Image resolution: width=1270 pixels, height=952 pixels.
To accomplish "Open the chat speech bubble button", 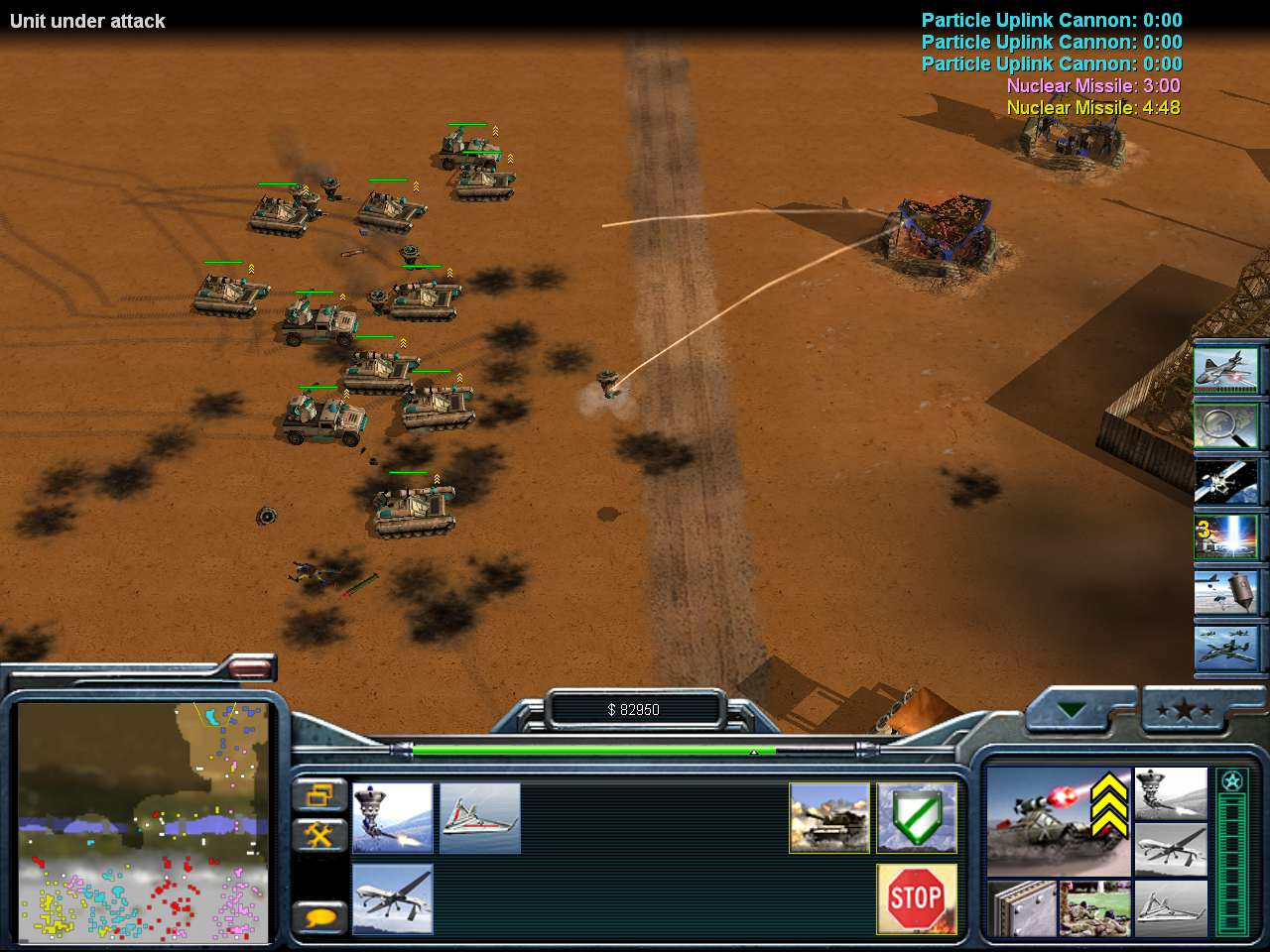I will pos(319,916).
